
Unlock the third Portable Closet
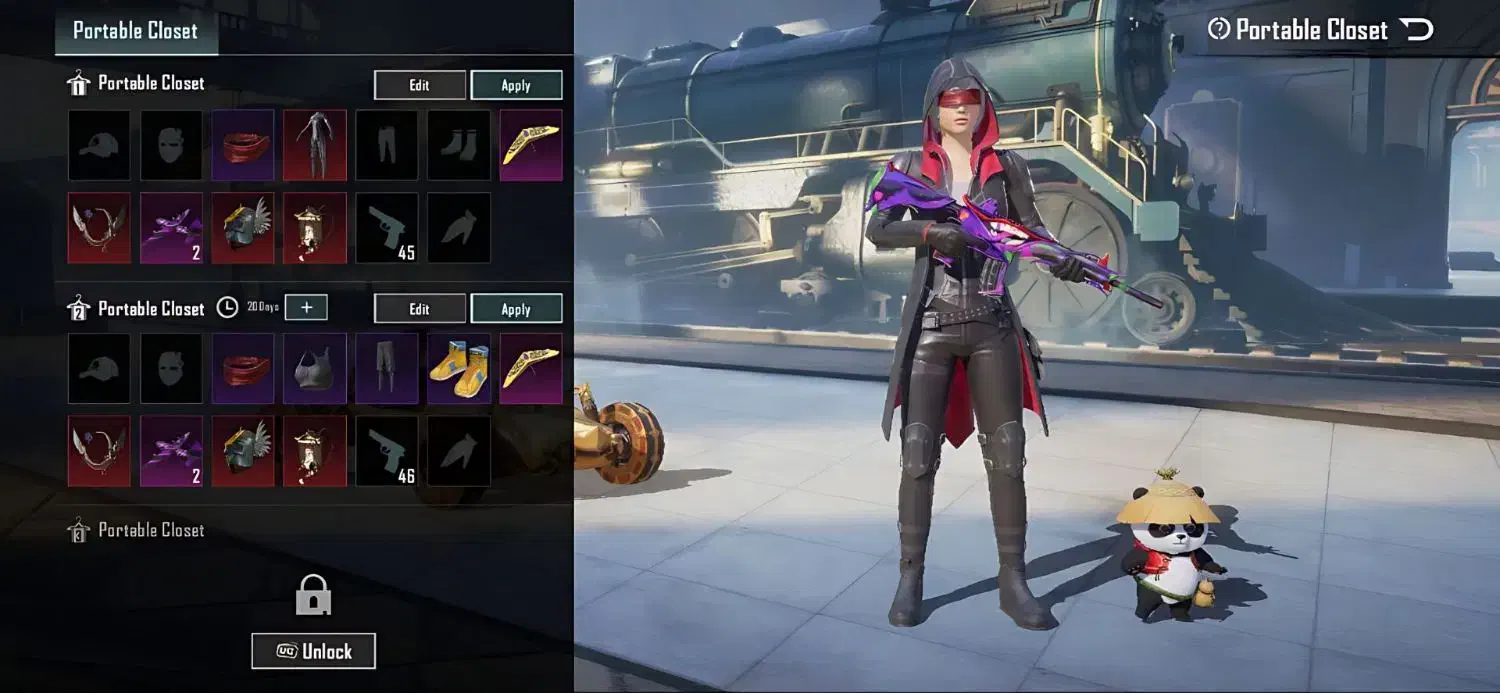tap(314, 651)
